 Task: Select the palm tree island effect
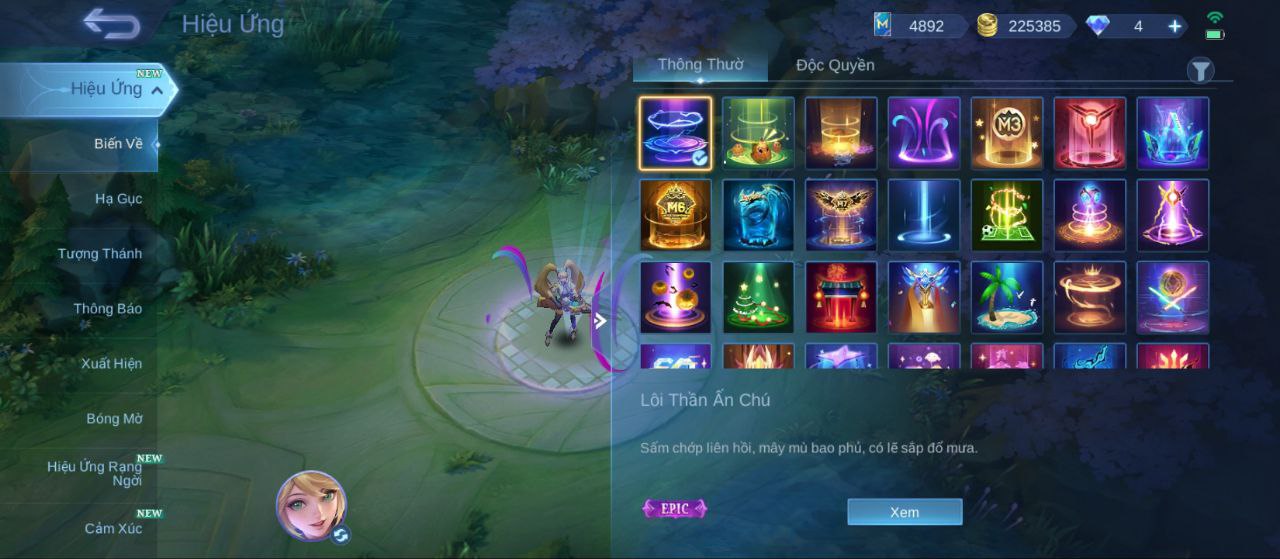(1007, 297)
